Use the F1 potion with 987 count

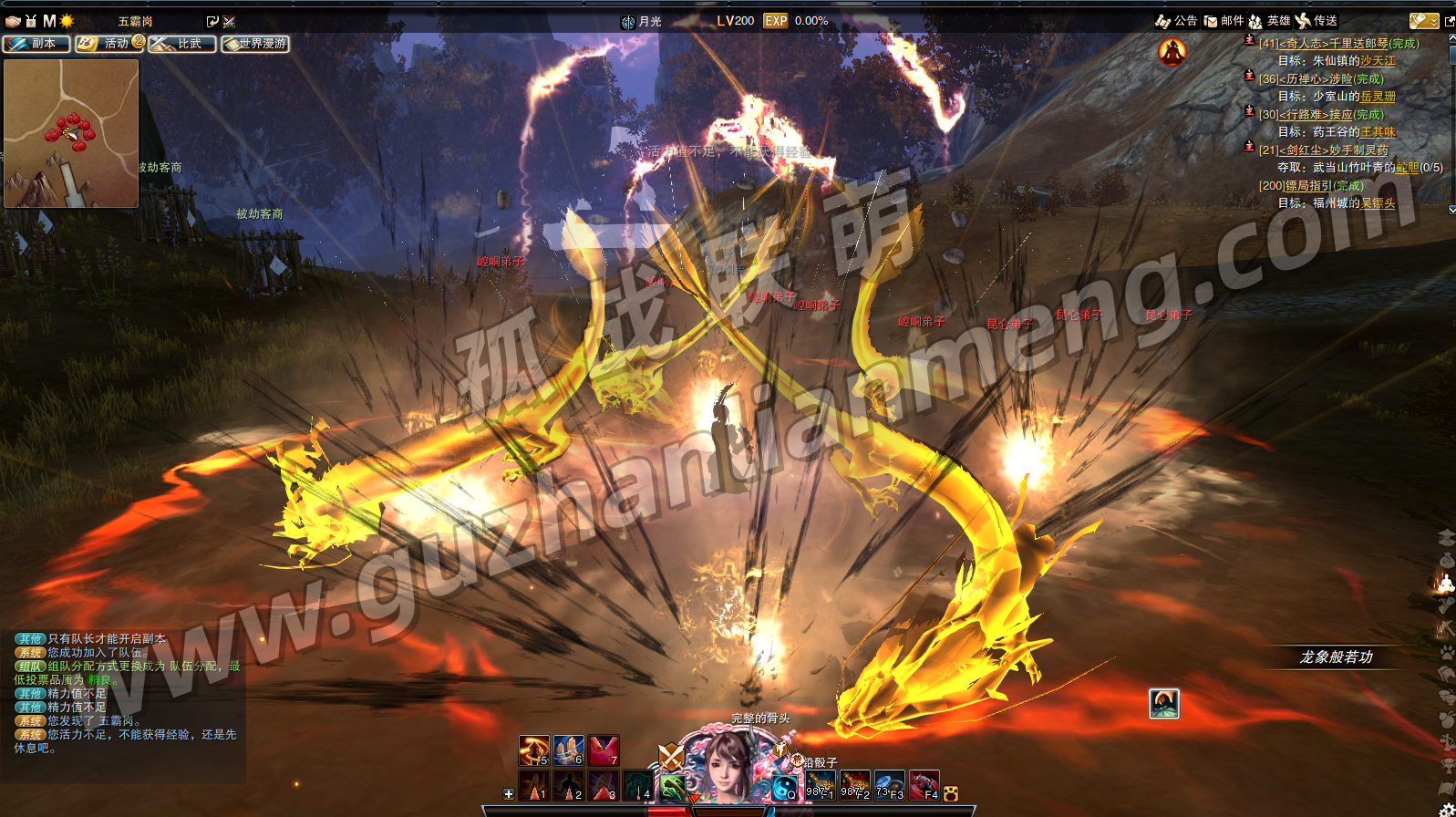click(x=820, y=786)
